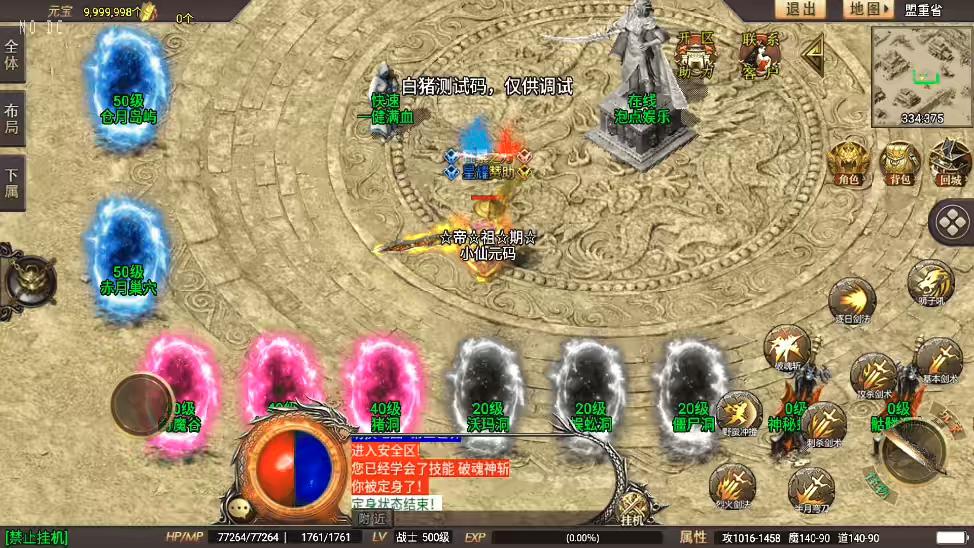Select the 布局 layout tab

pos(12,118)
